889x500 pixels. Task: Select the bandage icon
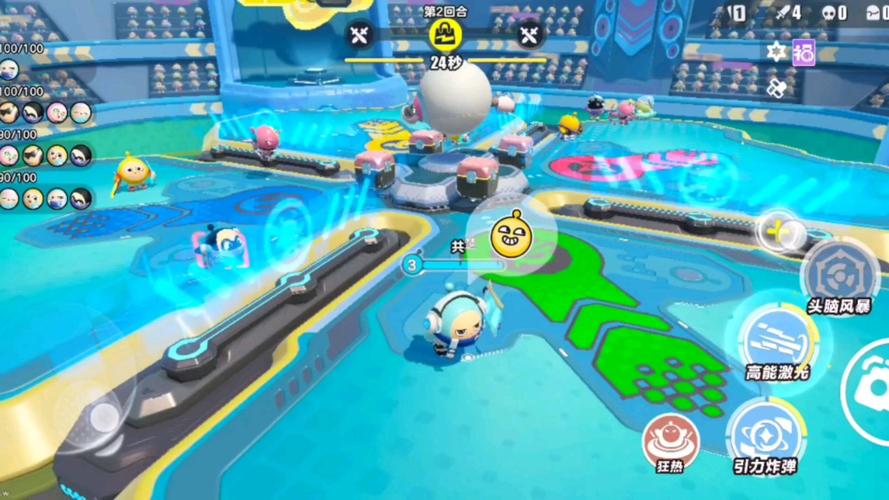pos(776,88)
